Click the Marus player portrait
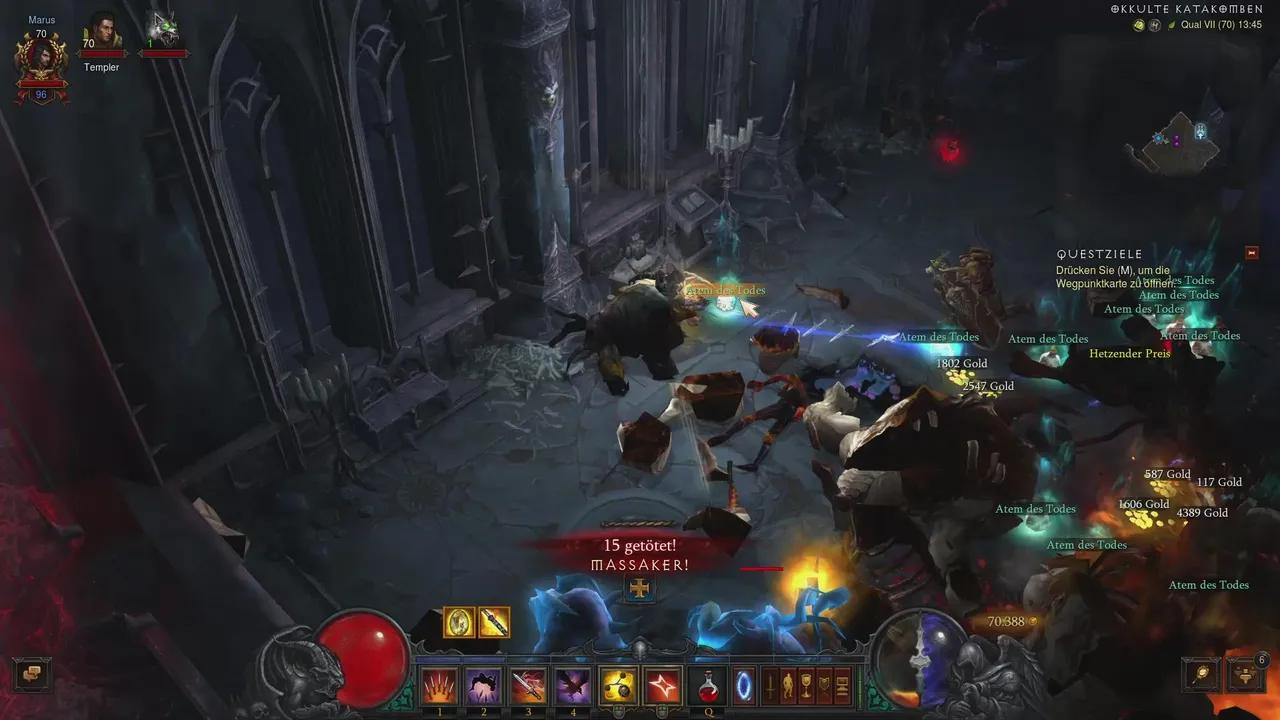 click(41, 57)
